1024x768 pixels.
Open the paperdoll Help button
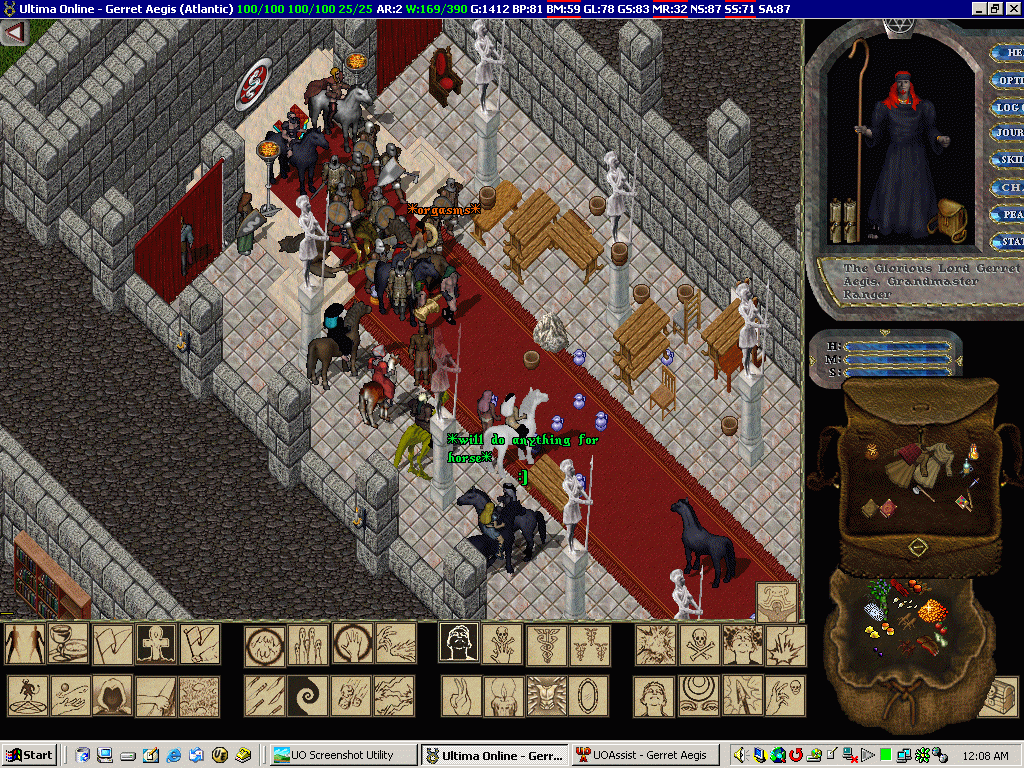[x=1007, y=53]
